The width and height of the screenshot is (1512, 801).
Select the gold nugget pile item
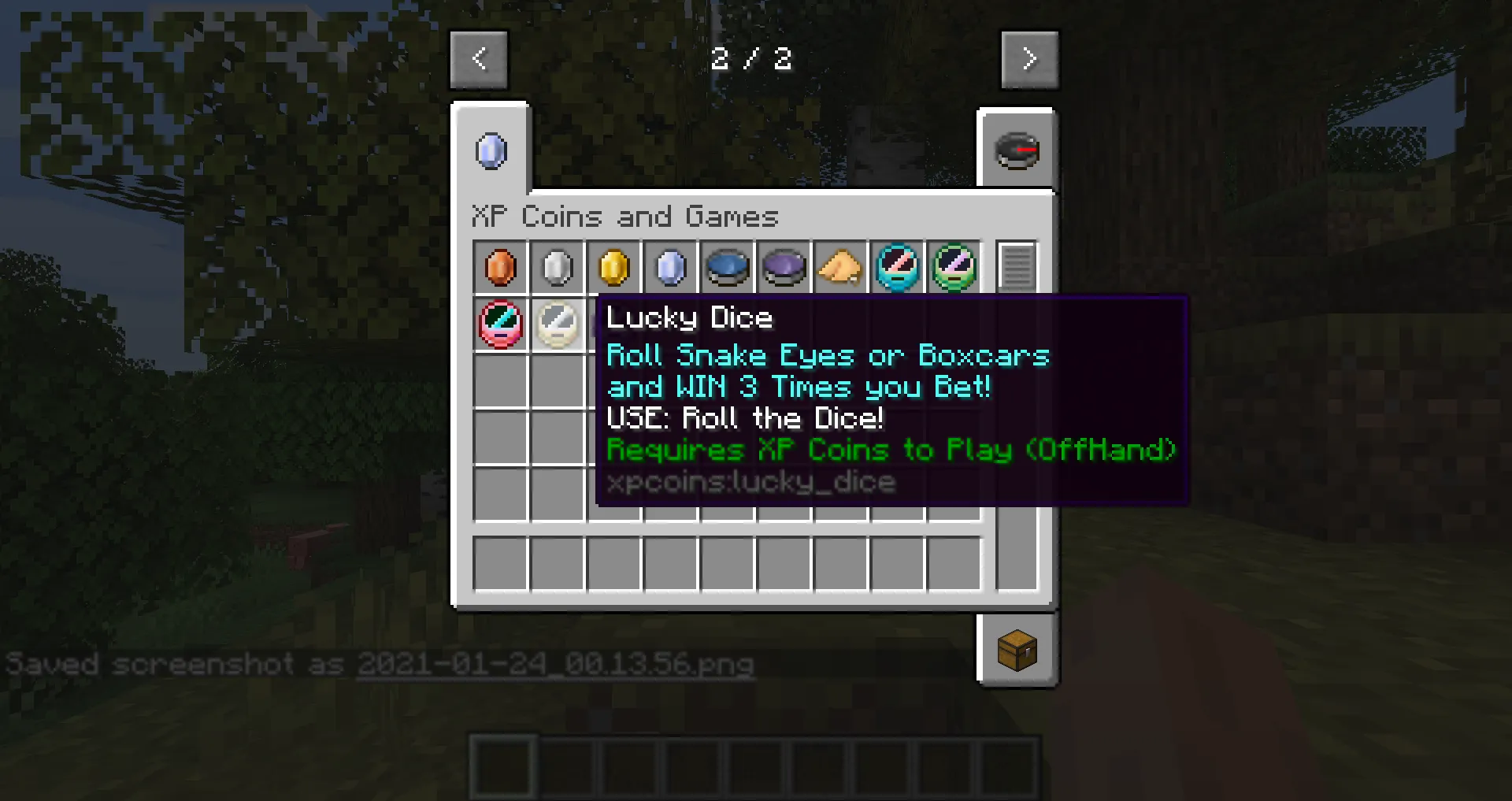[x=840, y=268]
